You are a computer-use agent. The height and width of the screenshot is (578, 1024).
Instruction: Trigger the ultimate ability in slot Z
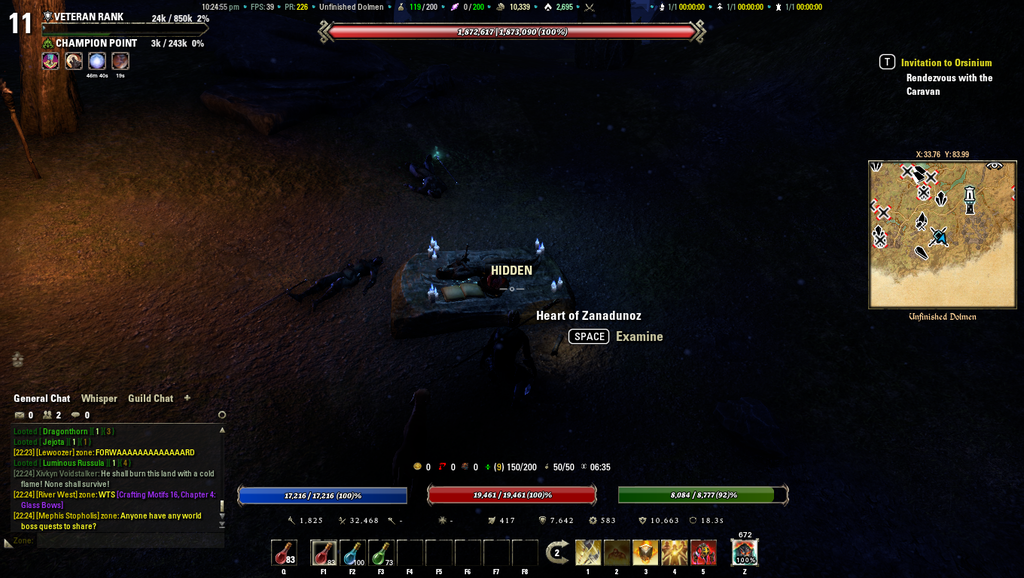click(x=744, y=553)
